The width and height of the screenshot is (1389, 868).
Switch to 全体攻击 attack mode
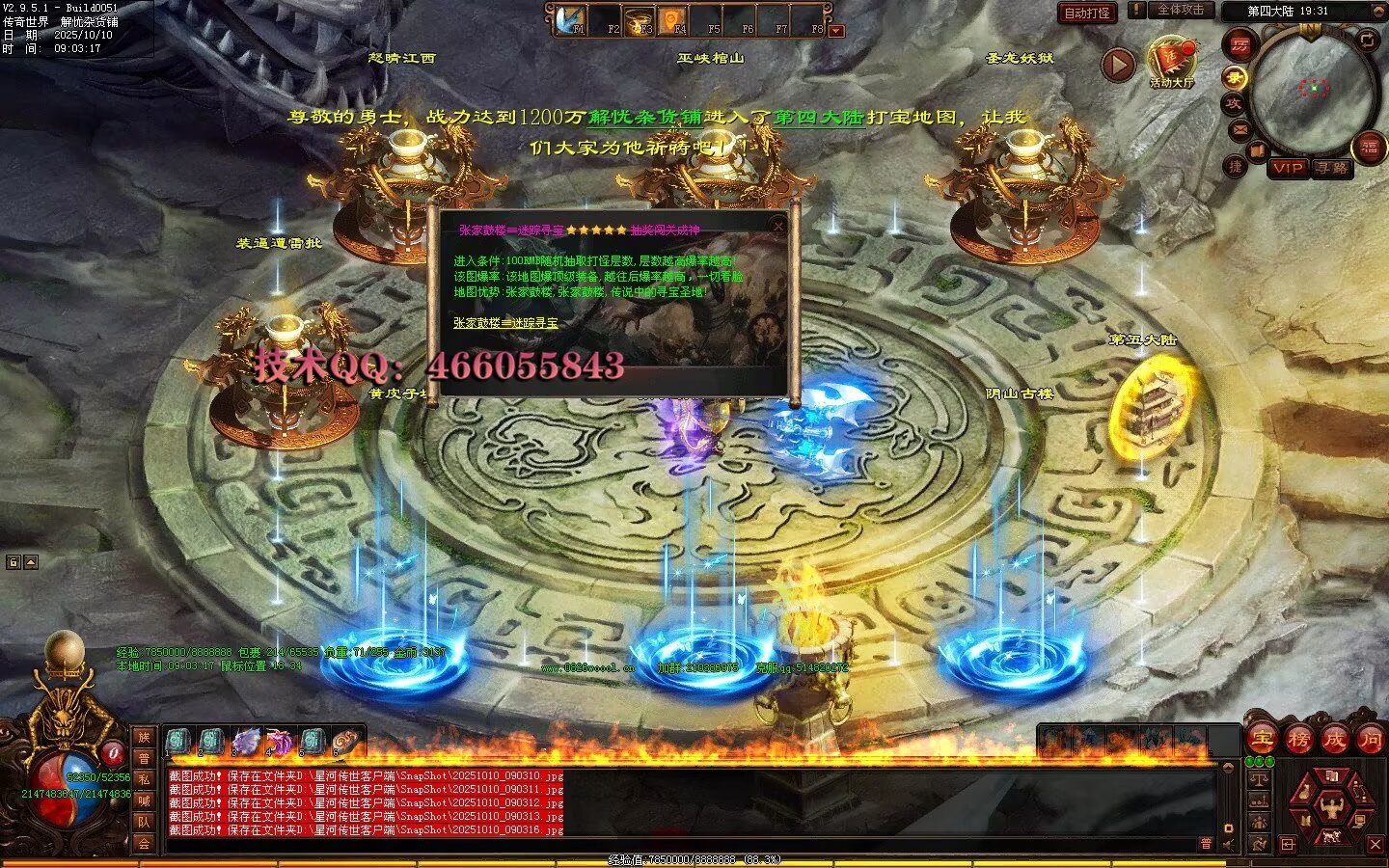tap(1181, 10)
